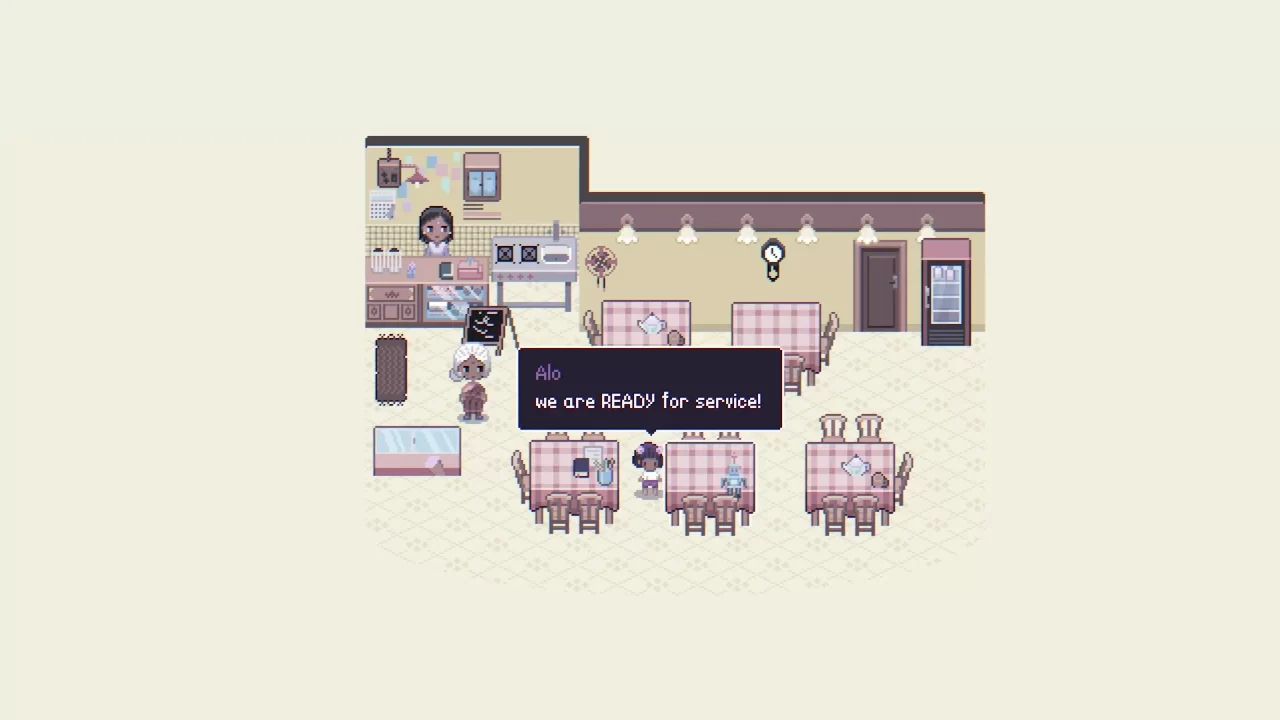Click the wall-mounted decorative fan
Image resolution: width=1280 pixels, height=720 pixels.
point(601,263)
